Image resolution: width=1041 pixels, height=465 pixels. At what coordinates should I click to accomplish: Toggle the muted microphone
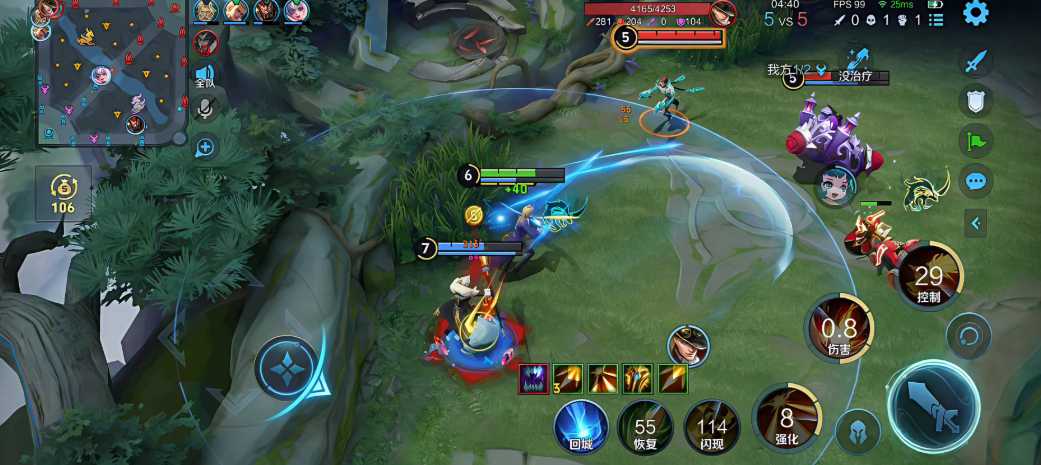[205, 109]
